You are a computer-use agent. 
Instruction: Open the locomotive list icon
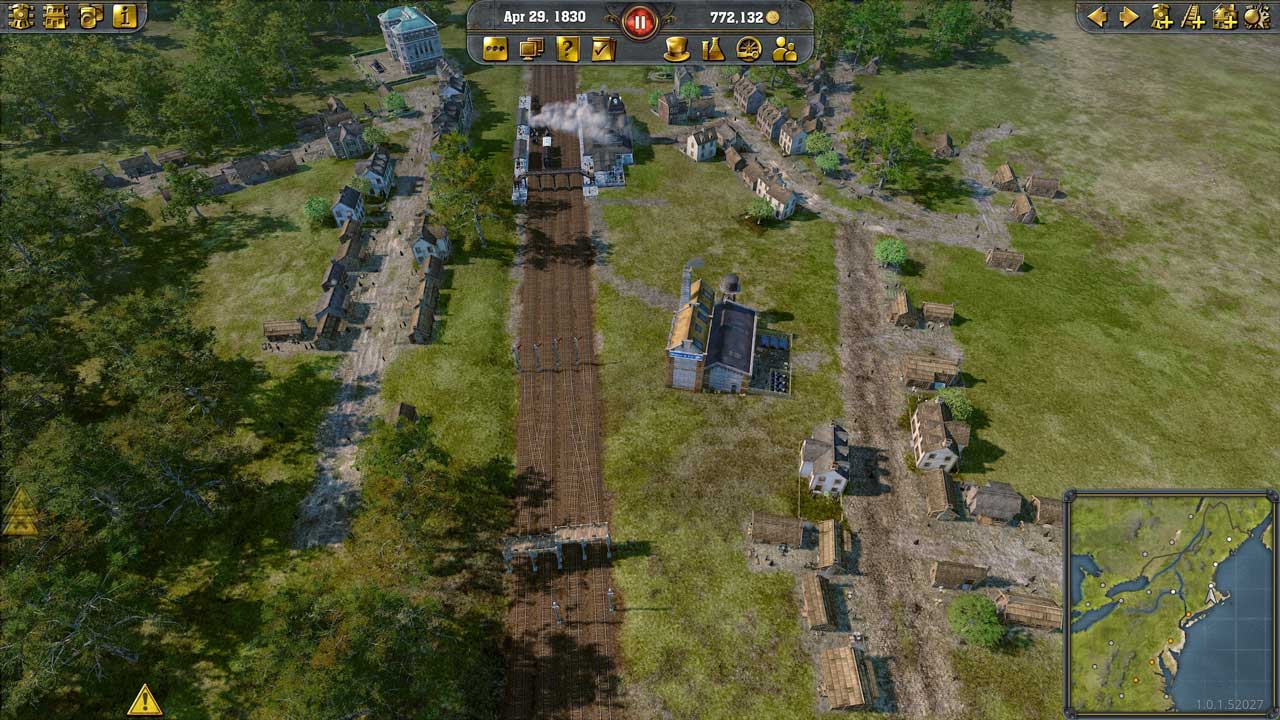20,16
